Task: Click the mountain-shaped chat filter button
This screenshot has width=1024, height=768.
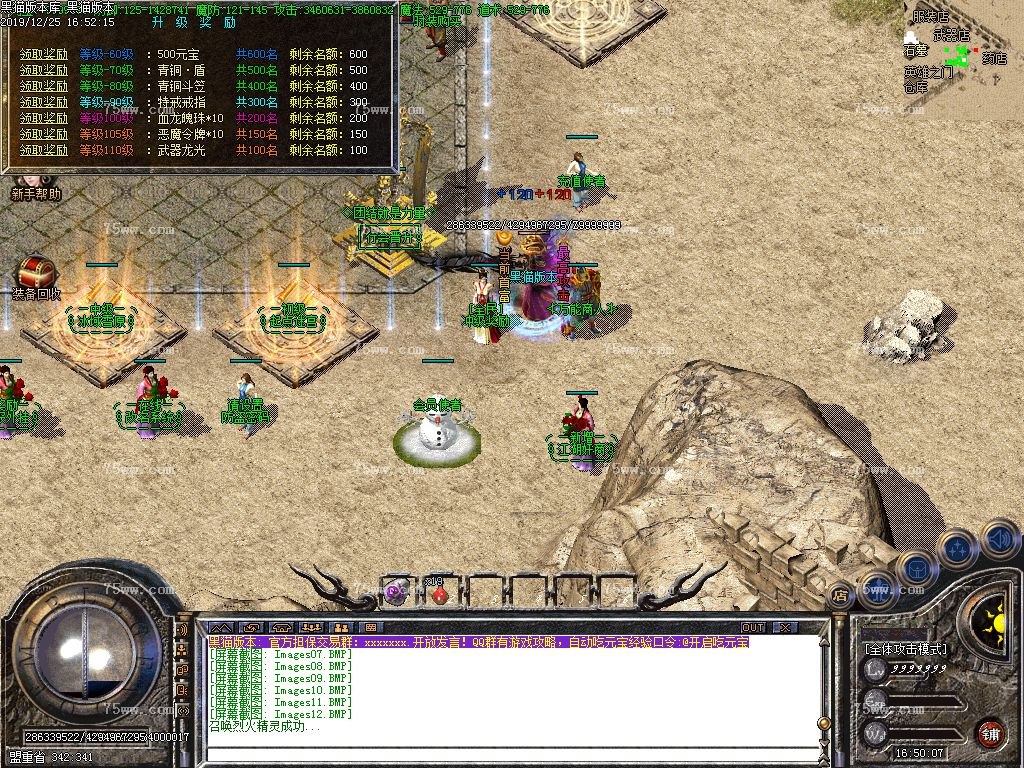Action: (x=220, y=628)
